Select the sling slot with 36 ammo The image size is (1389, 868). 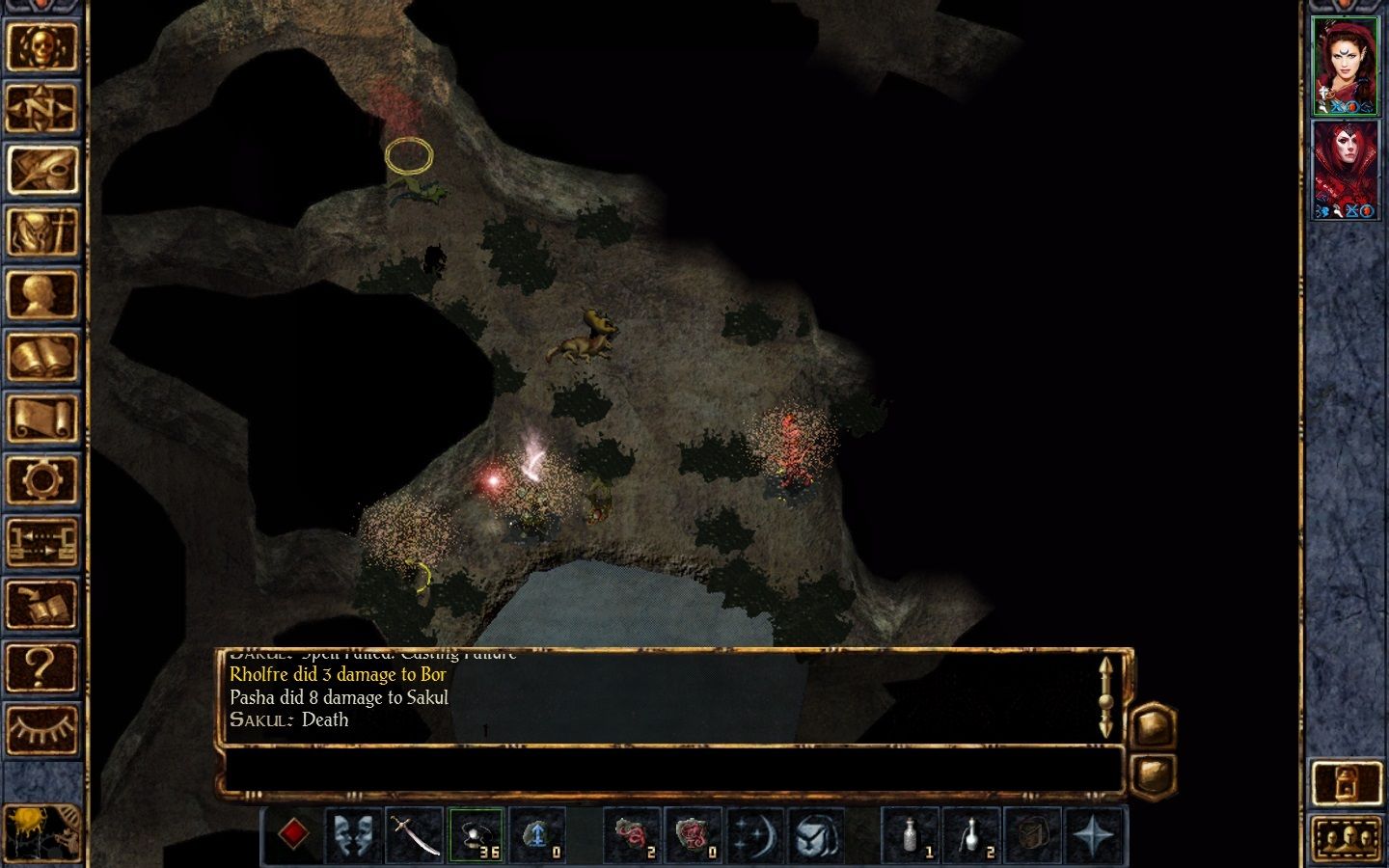point(477,835)
